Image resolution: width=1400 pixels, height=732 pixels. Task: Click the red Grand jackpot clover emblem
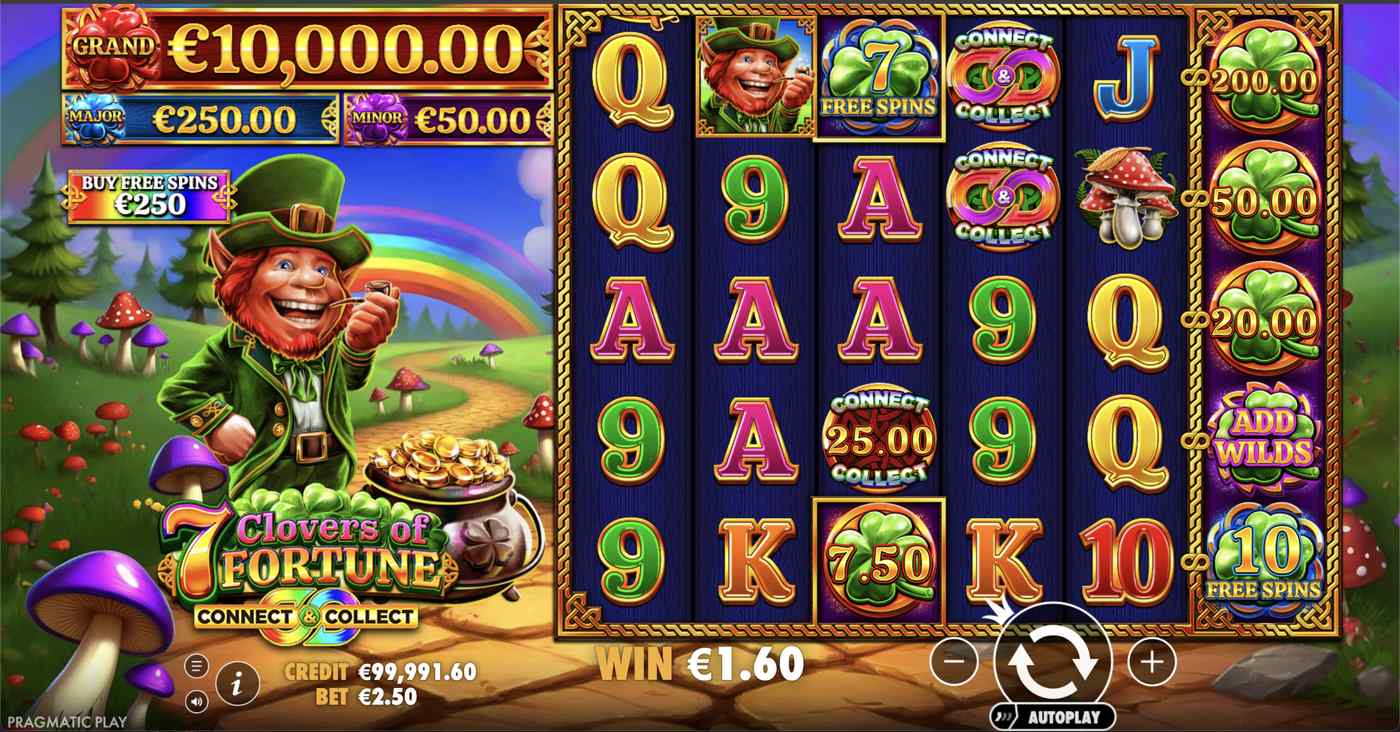pyautogui.click(x=113, y=47)
